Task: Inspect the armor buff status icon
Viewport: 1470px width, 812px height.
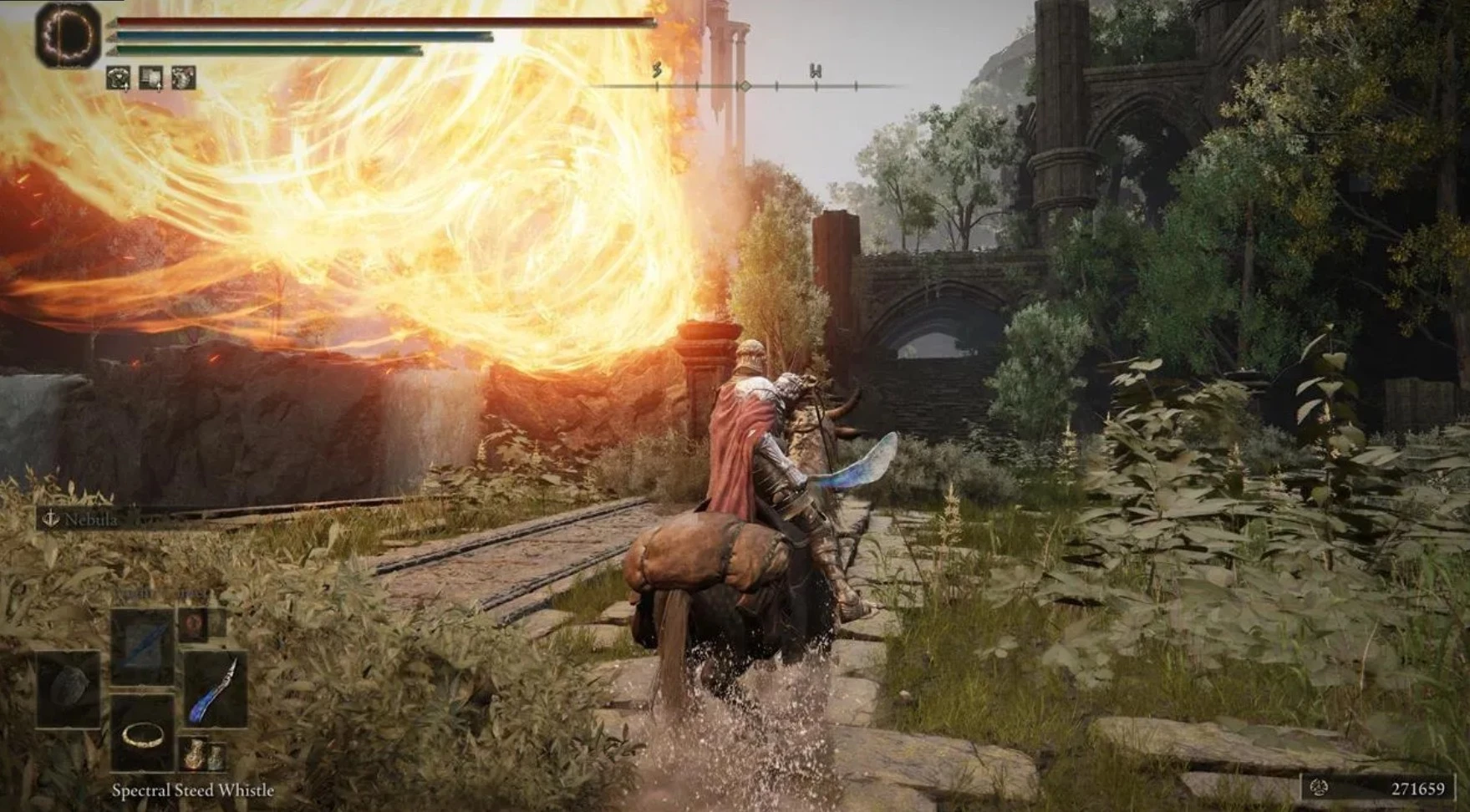Action: 118,79
